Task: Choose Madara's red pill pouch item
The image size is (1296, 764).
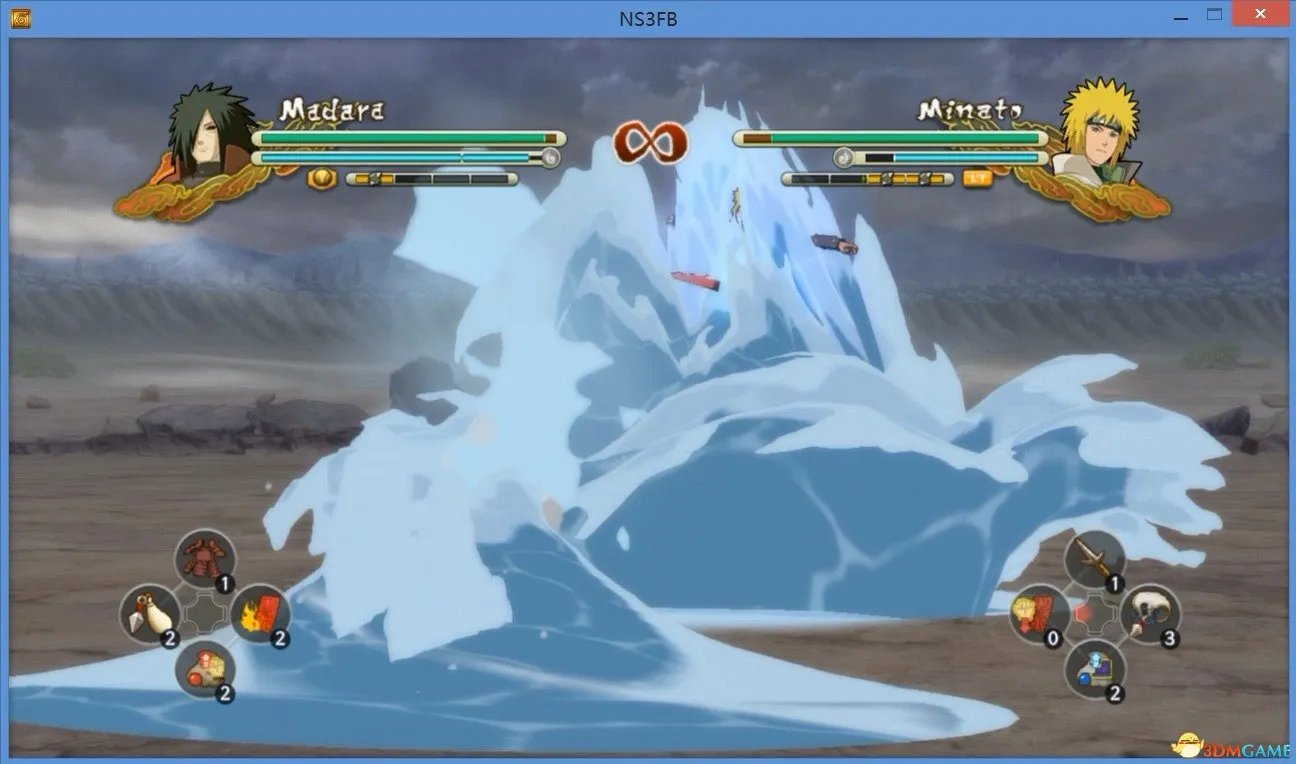Action: [x=205, y=668]
